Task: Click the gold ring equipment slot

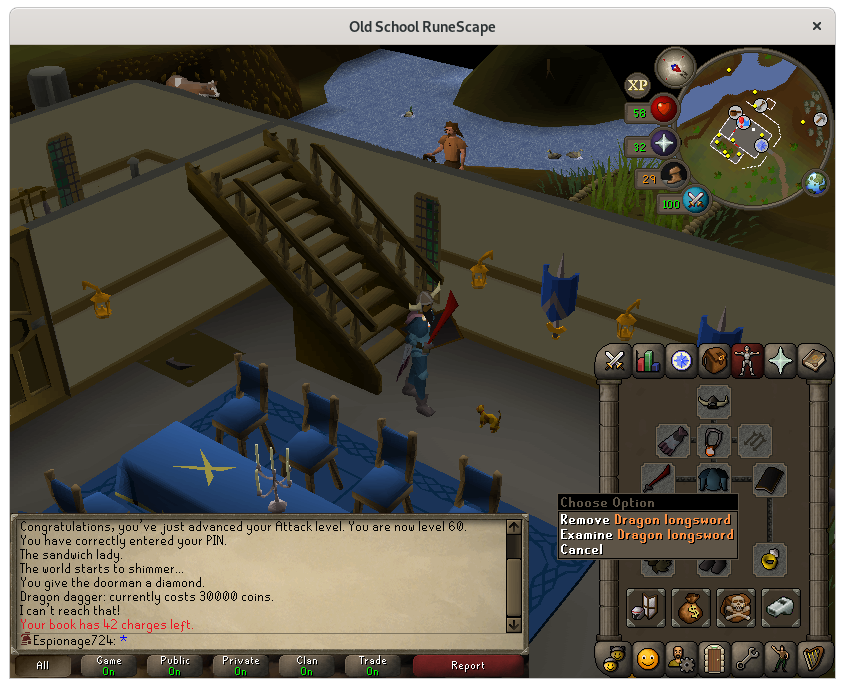Action: pos(769,557)
